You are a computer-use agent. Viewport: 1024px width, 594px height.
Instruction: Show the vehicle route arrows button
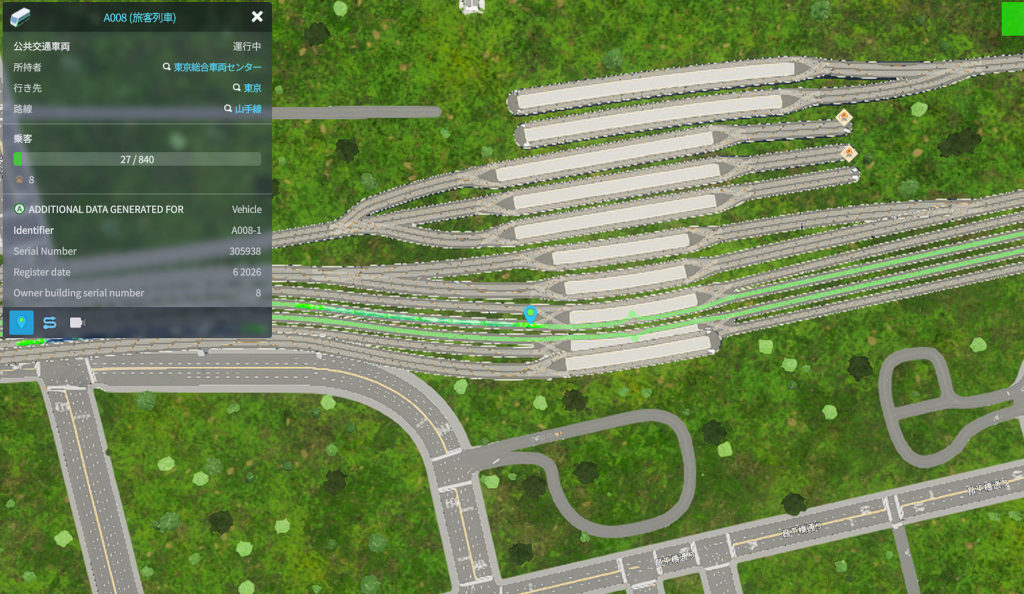click(49, 322)
